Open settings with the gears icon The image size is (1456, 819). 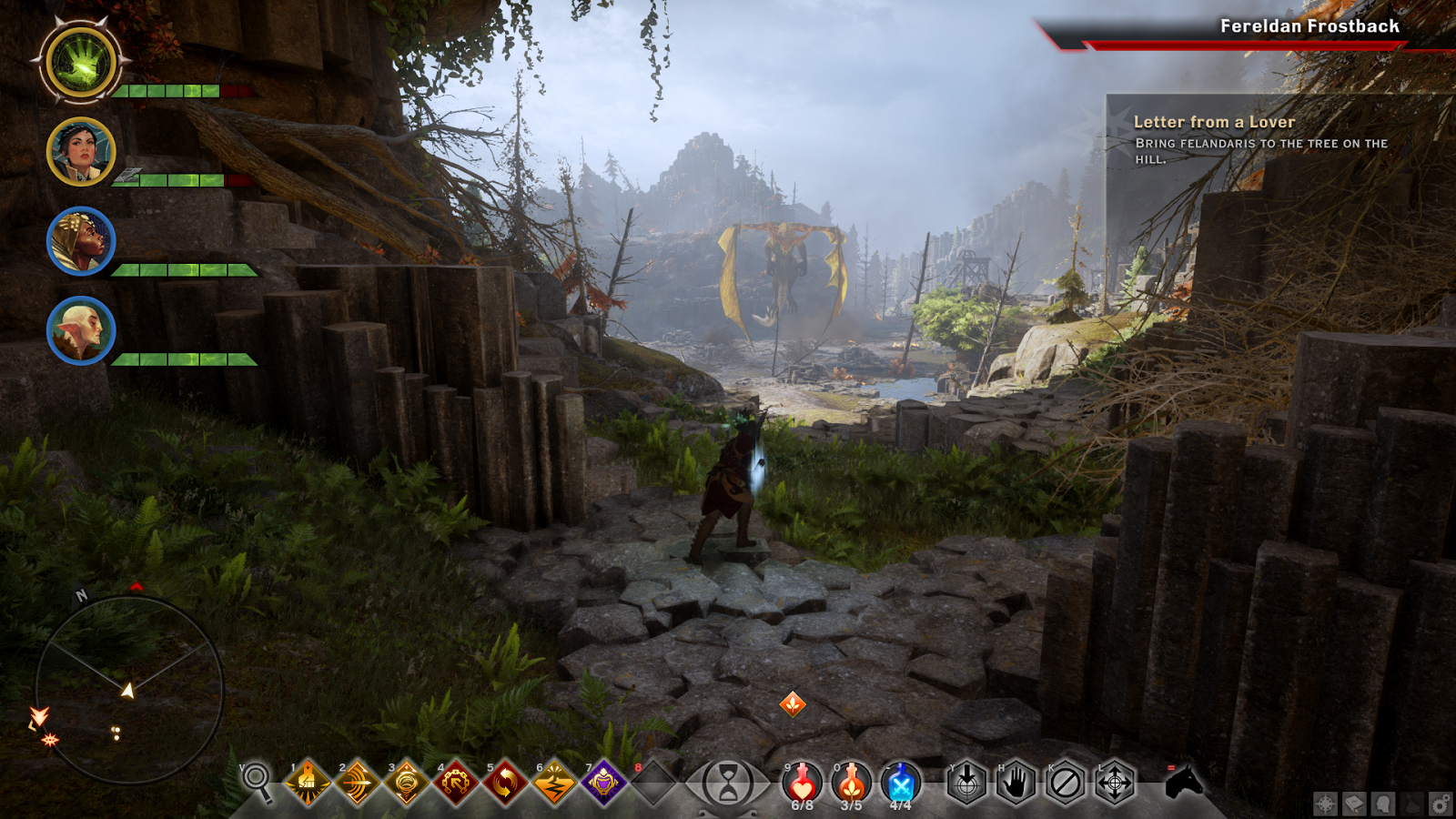1441,804
